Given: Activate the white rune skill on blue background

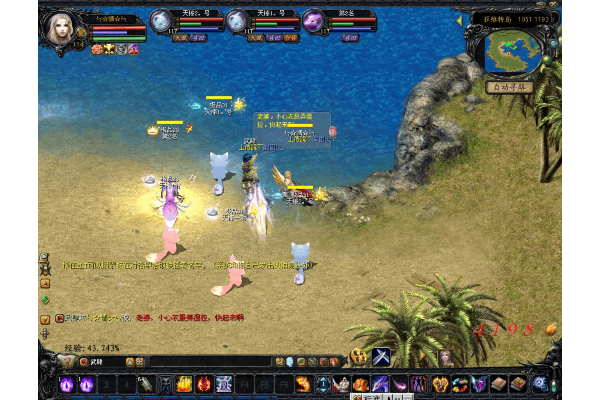Looking at the screenshot, I should (224, 384).
